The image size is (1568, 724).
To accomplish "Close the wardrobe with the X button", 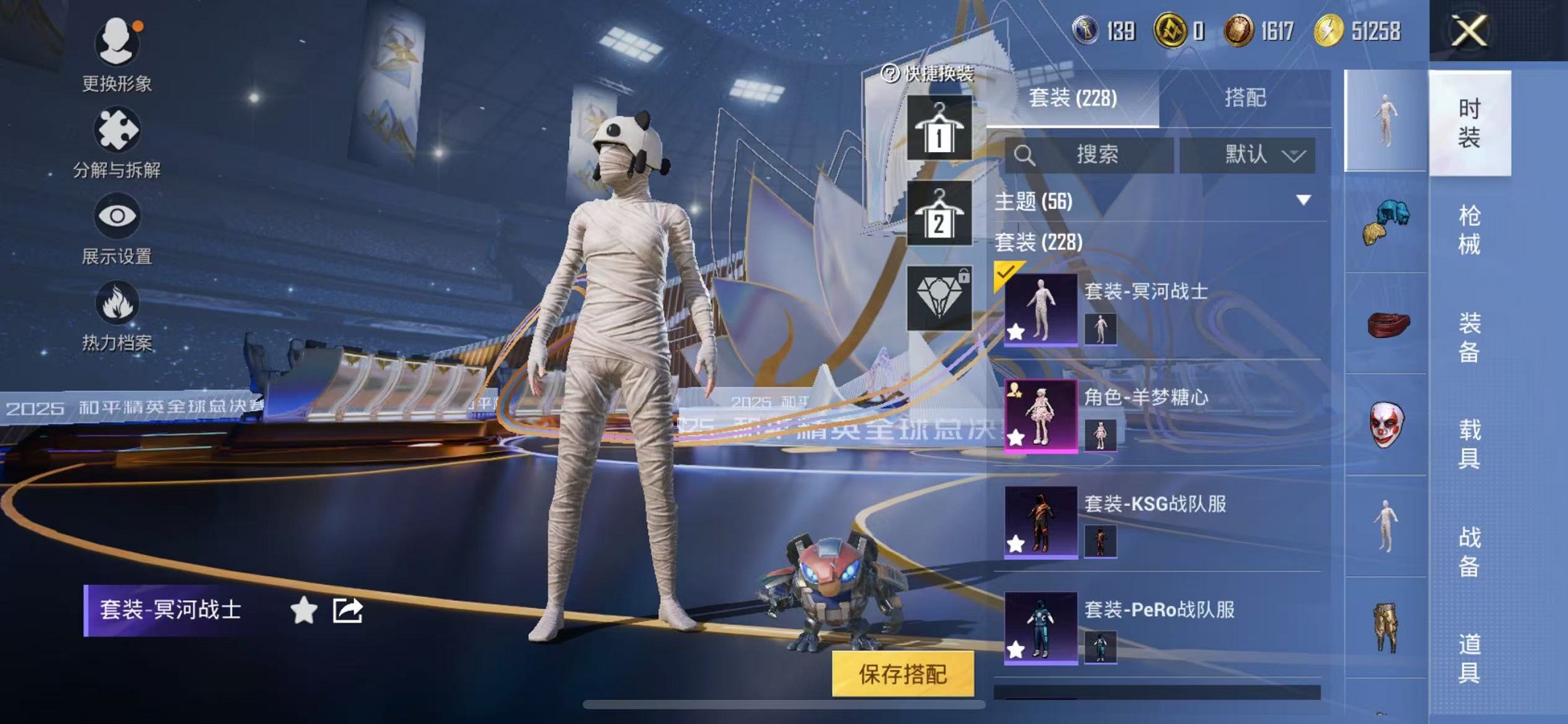I will pyautogui.click(x=1468, y=31).
